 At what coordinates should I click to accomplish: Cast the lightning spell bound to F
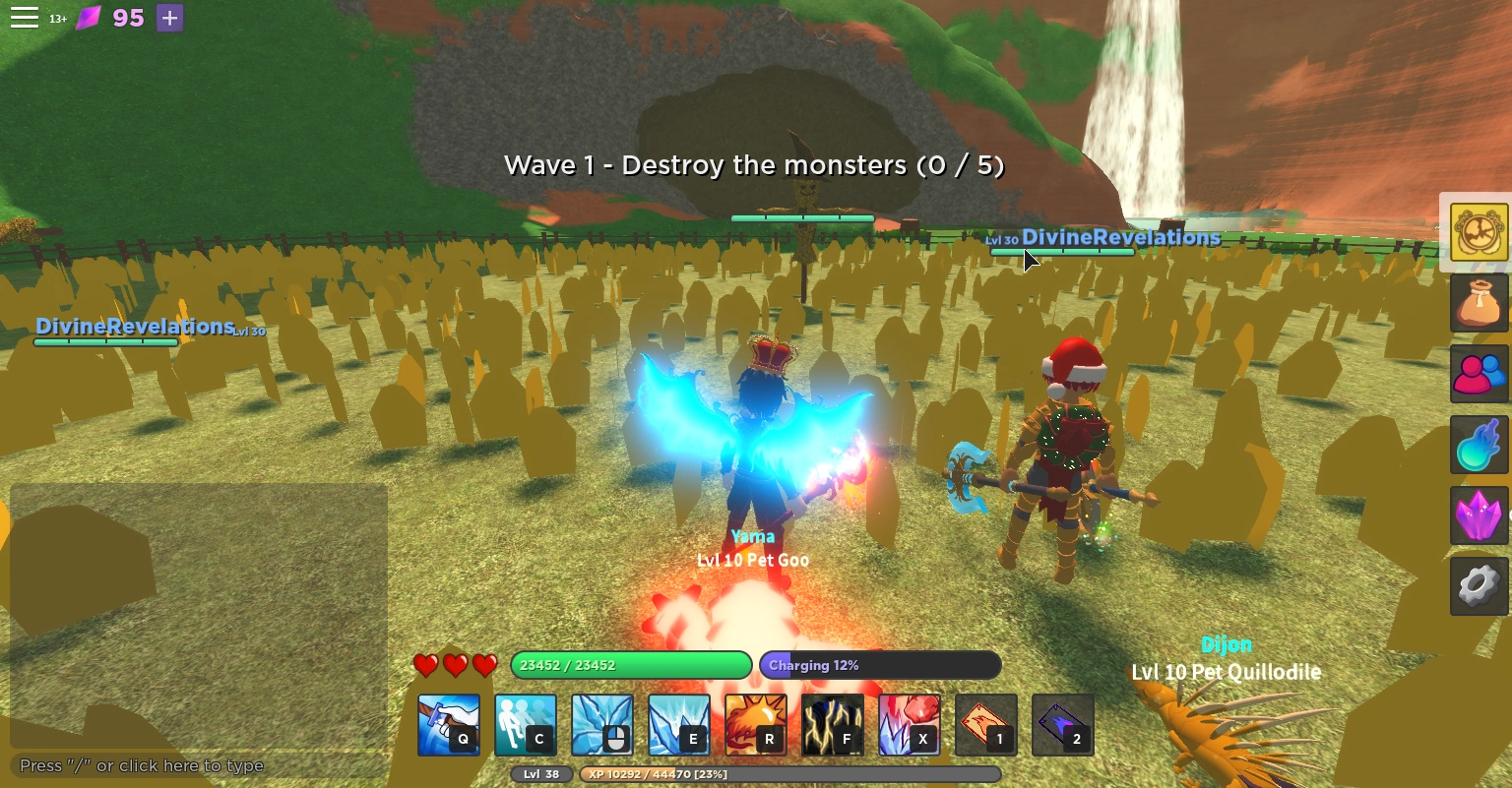832,724
